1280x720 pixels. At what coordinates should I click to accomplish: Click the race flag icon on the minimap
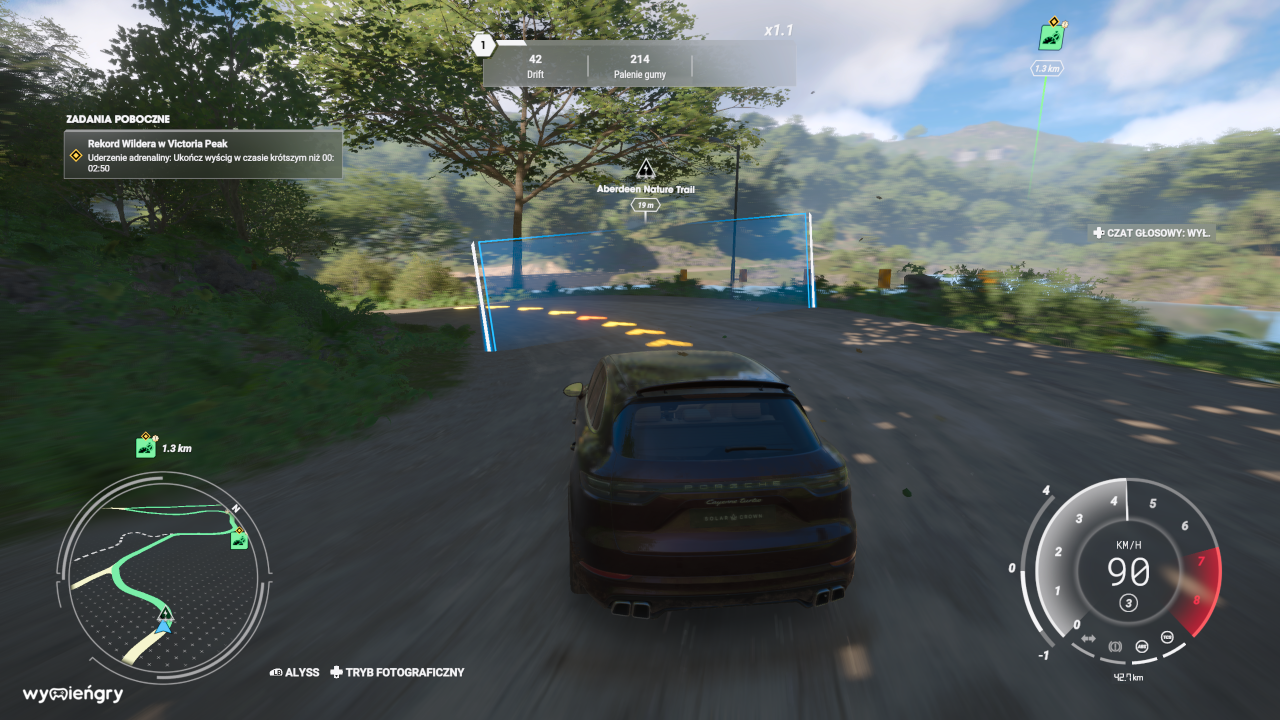pos(239,540)
